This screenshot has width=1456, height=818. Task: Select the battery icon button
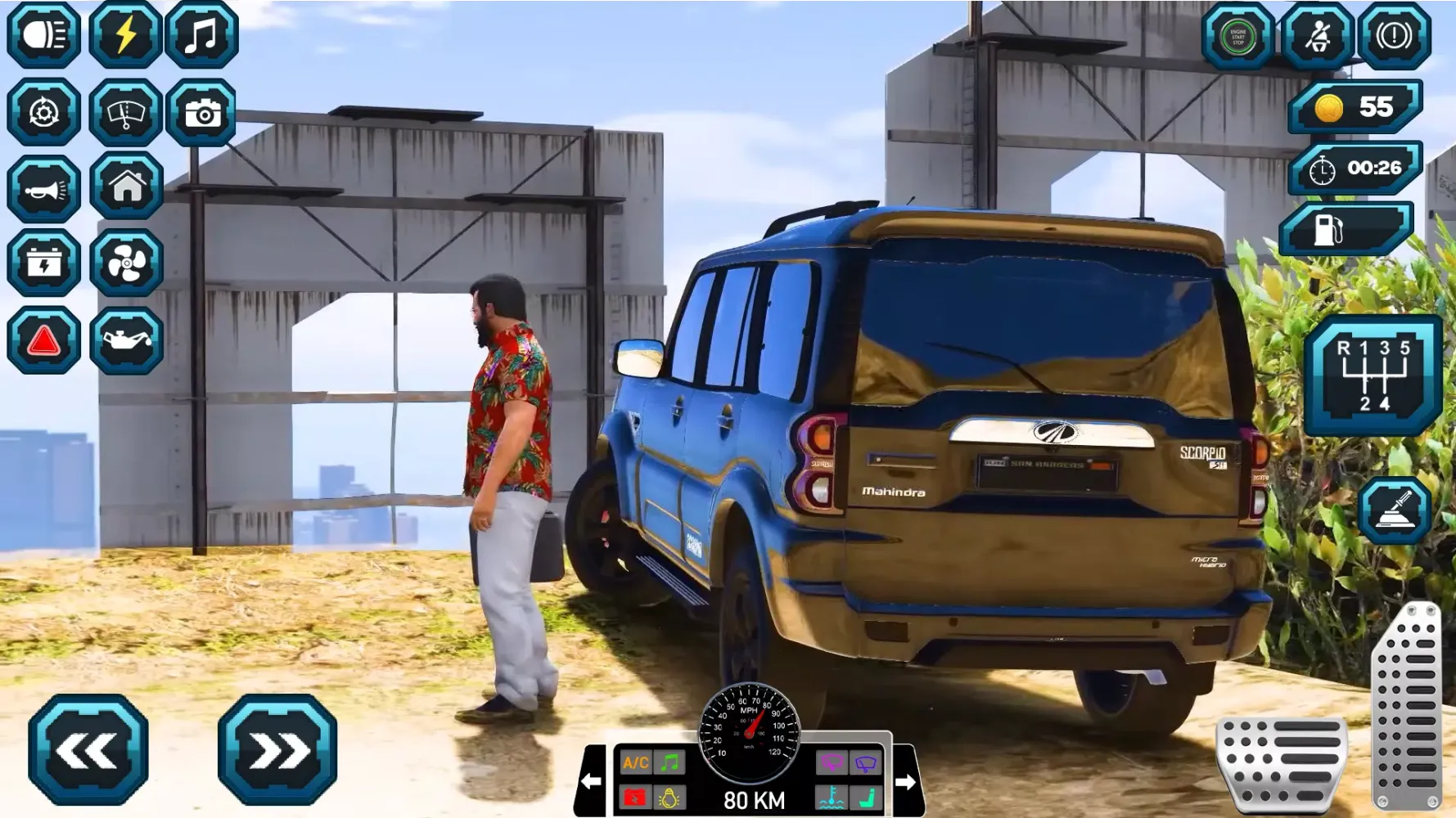tap(44, 263)
